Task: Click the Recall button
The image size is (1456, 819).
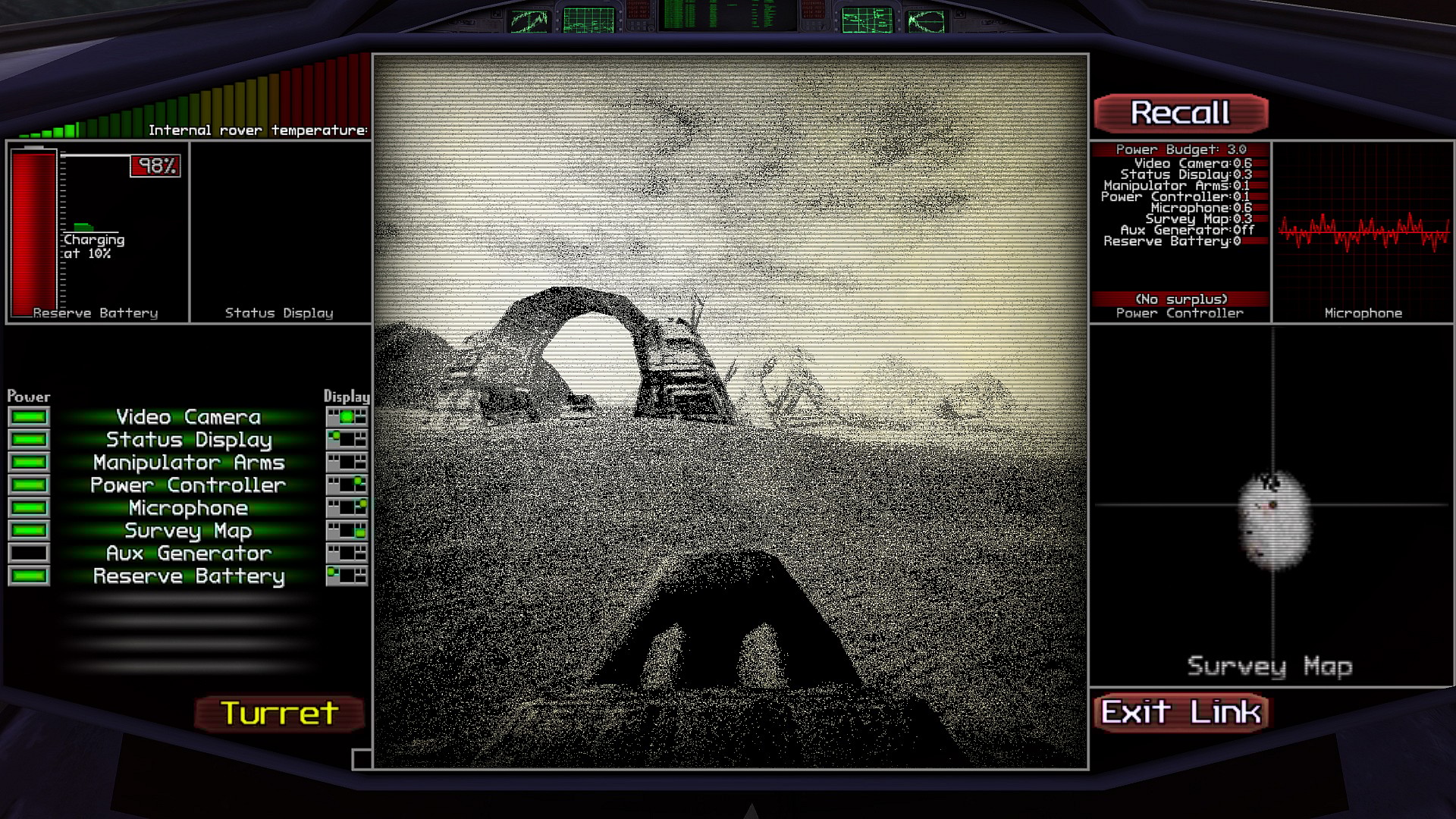Action: coord(1181,114)
